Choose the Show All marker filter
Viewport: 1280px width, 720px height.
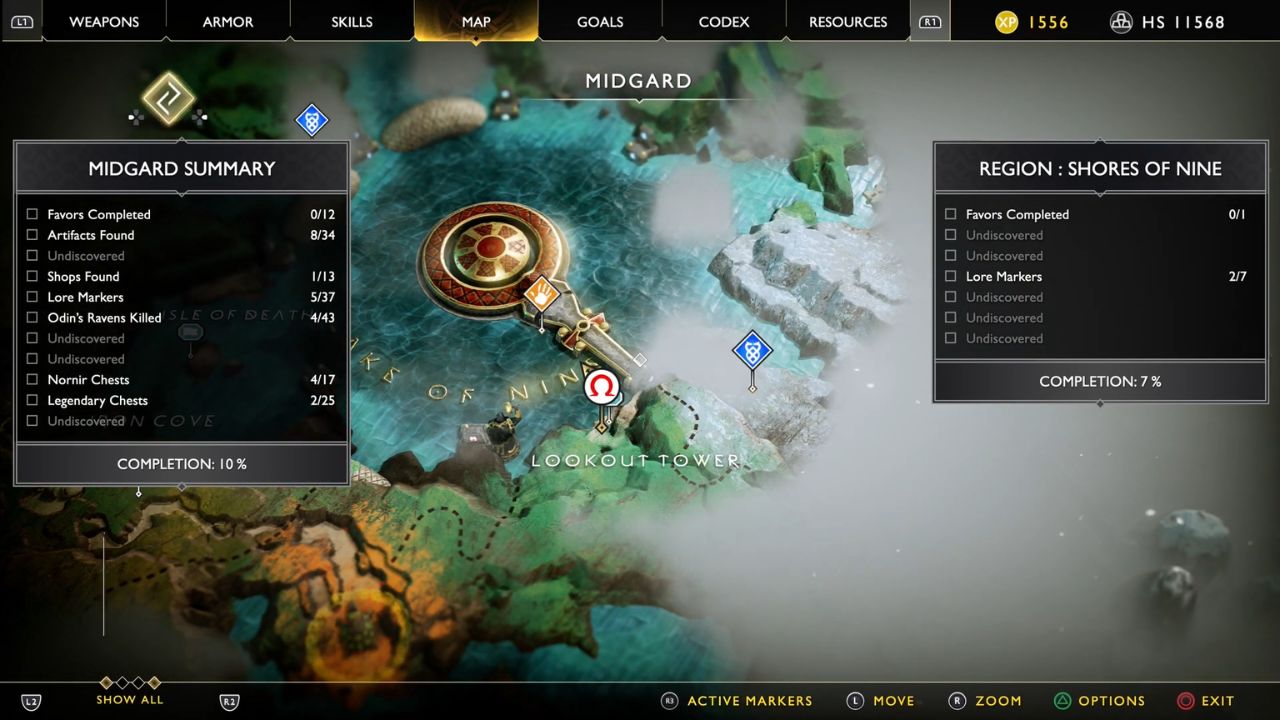pyautogui.click(x=130, y=699)
